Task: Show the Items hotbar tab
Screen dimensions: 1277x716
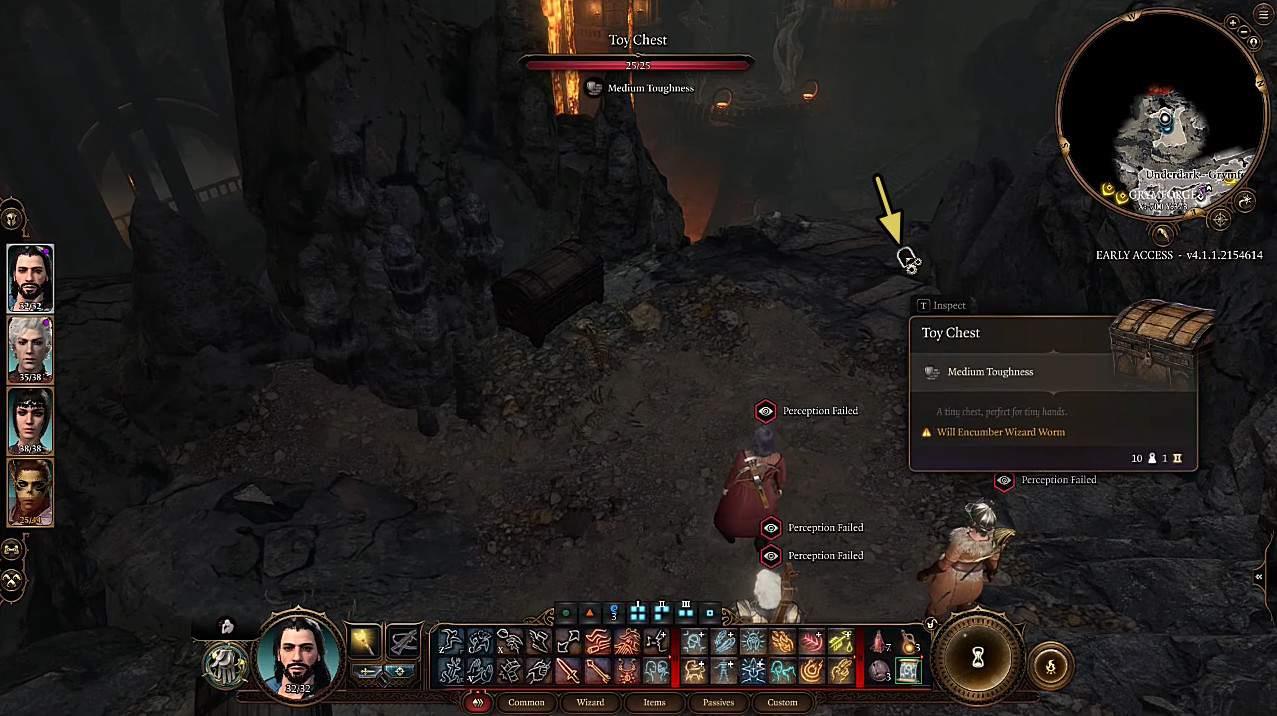Action: click(x=654, y=702)
